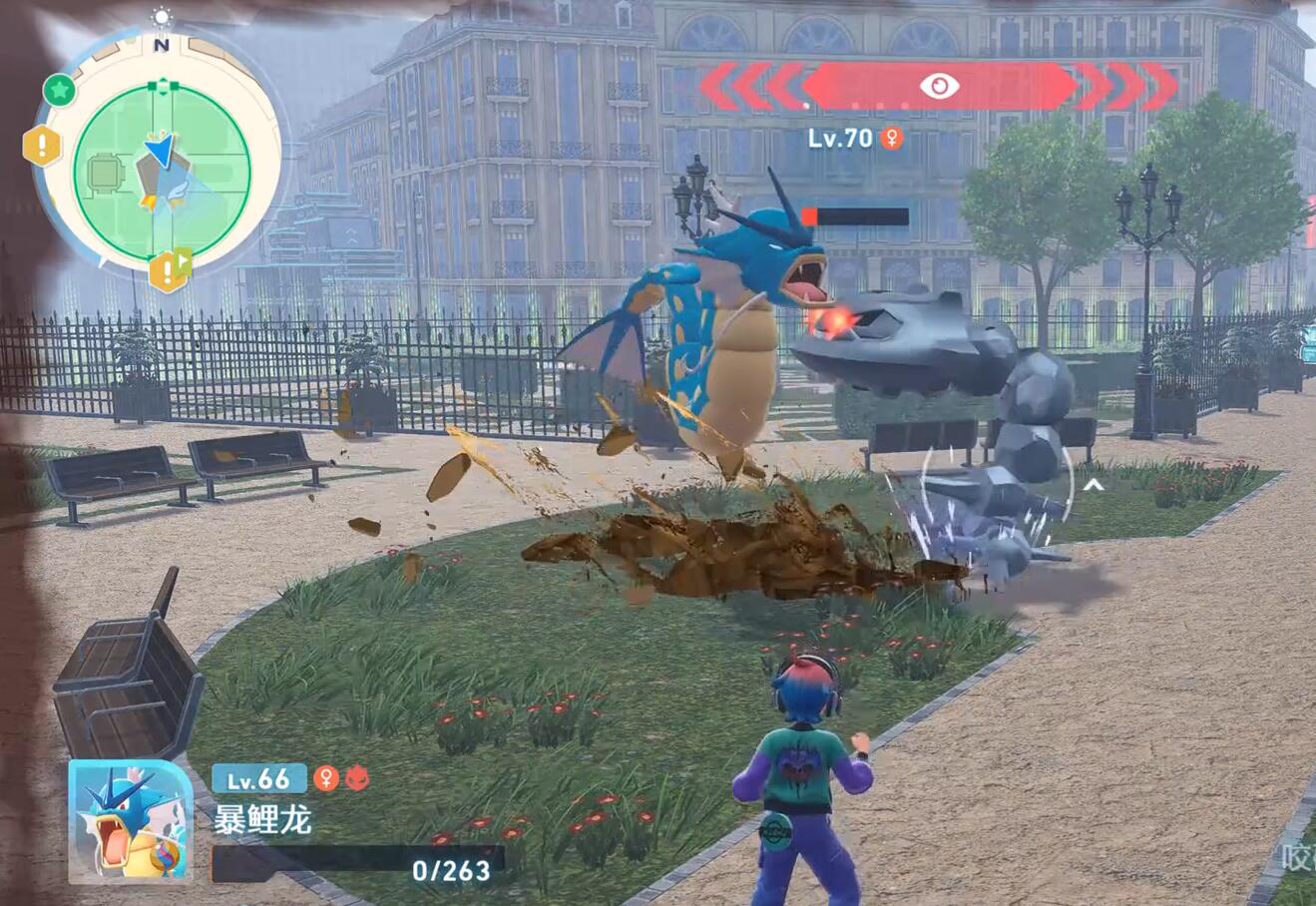Click the sun icon above the minimap

162,17
